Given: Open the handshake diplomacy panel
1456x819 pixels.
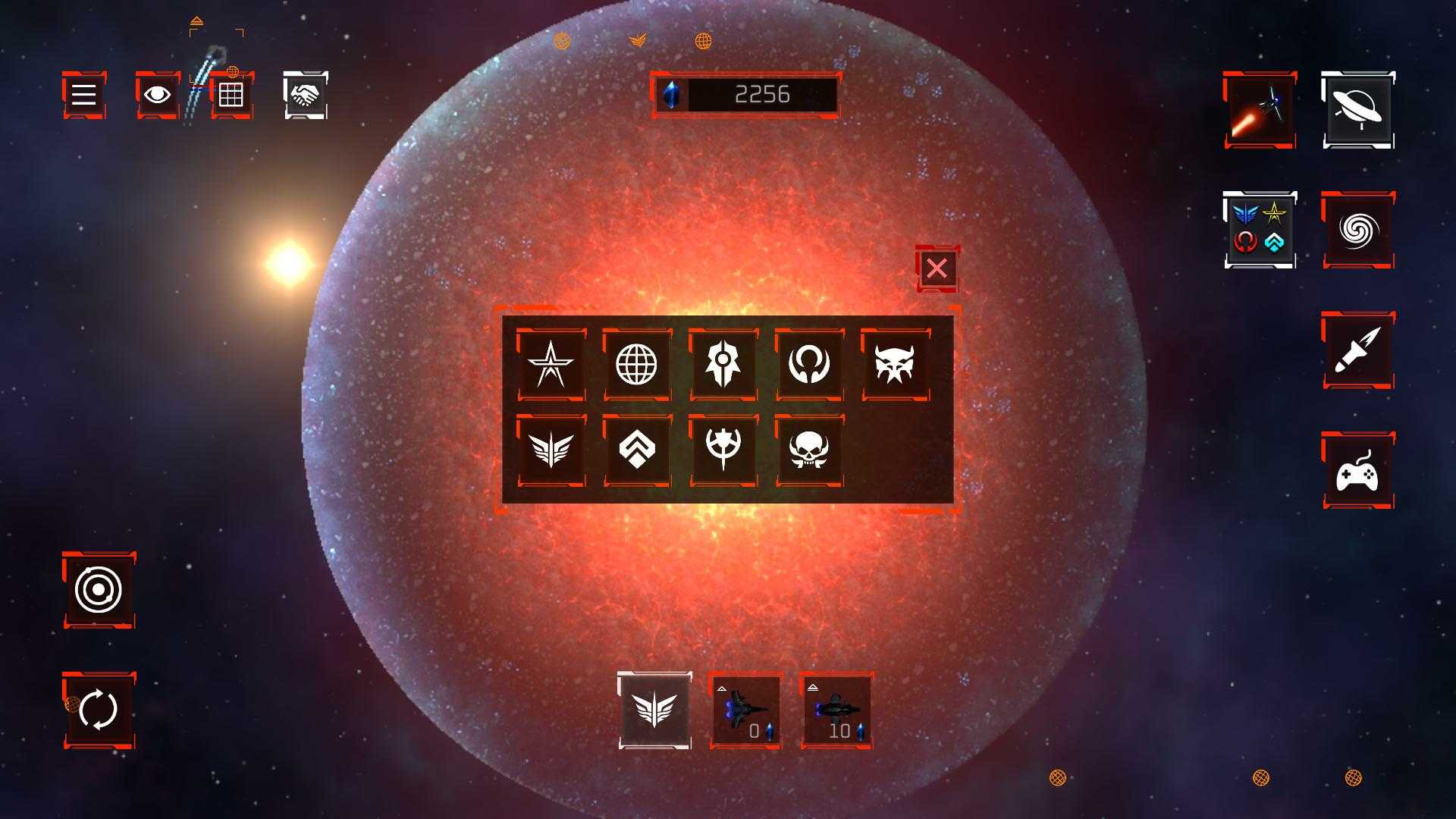Looking at the screenshot, I should (306, 95).
